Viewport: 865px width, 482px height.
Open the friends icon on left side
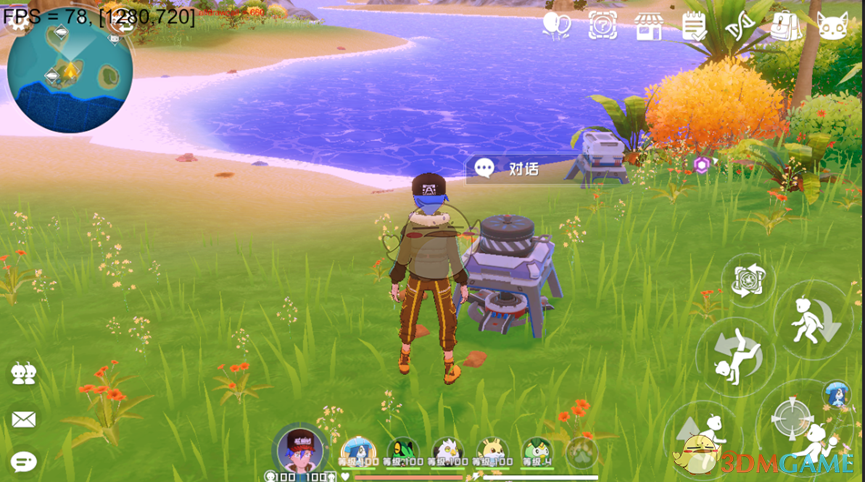[x=24, y=374]
